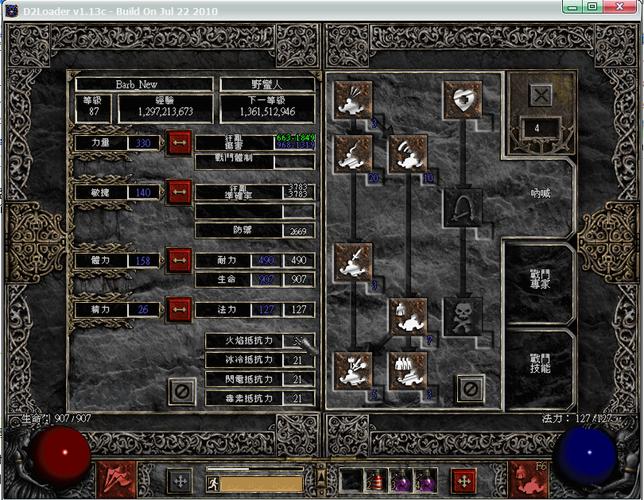
Task: Increase the Dexterity (敏捷) stat
Action: click(179, 191)
